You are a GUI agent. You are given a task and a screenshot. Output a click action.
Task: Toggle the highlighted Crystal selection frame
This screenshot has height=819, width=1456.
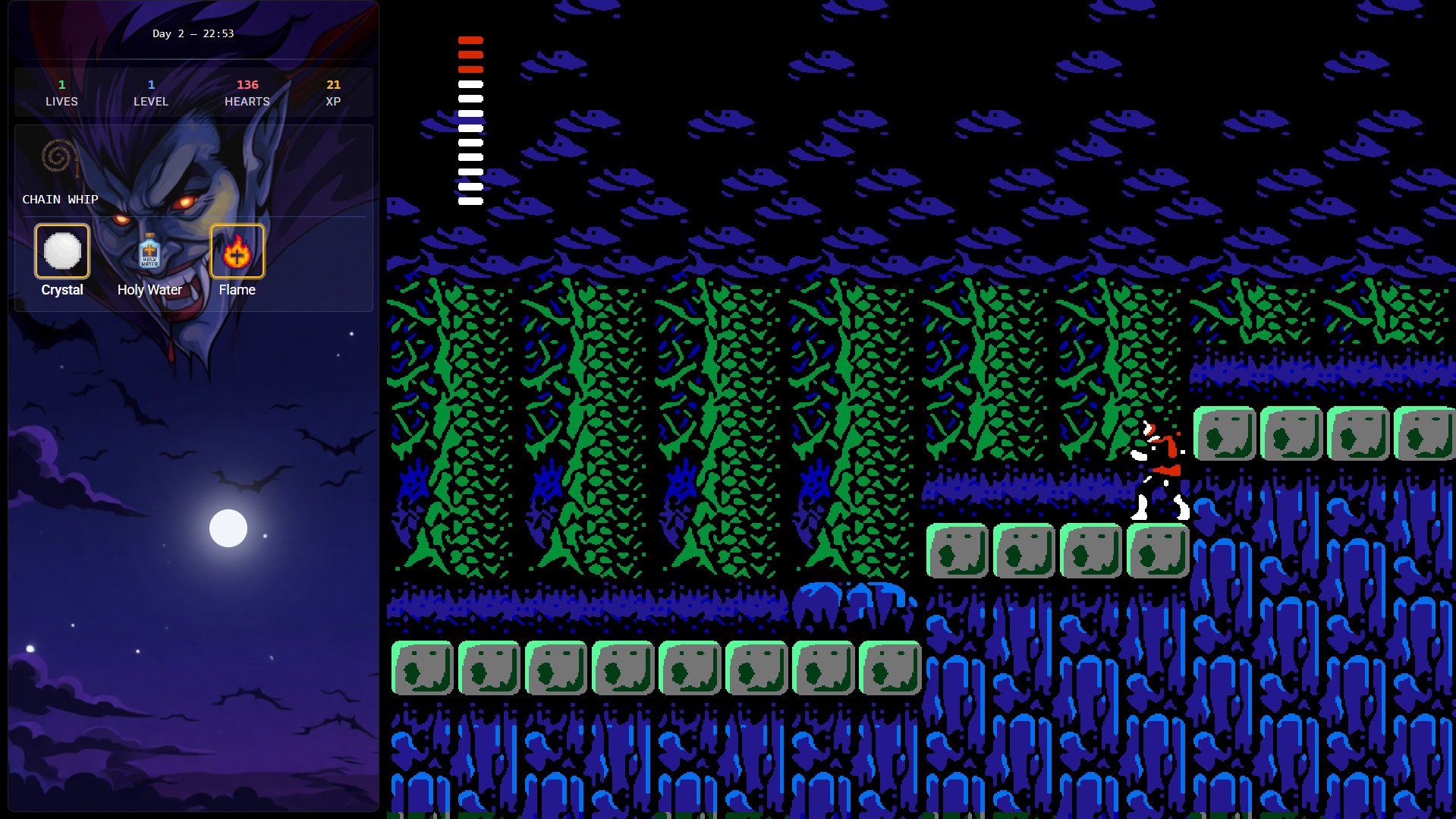point(61,250)
